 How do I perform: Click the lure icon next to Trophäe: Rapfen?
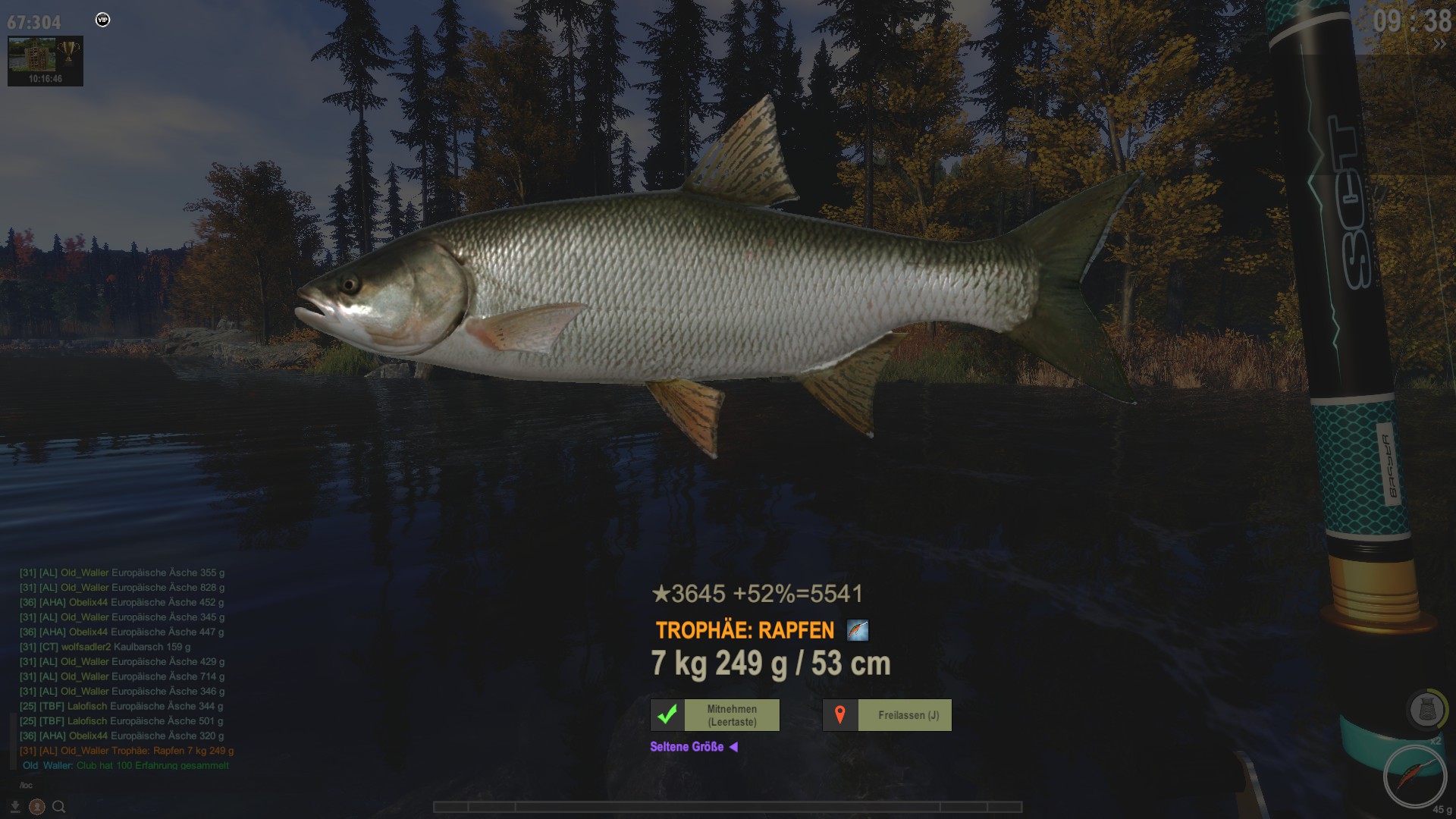click(x=857, y=630)
